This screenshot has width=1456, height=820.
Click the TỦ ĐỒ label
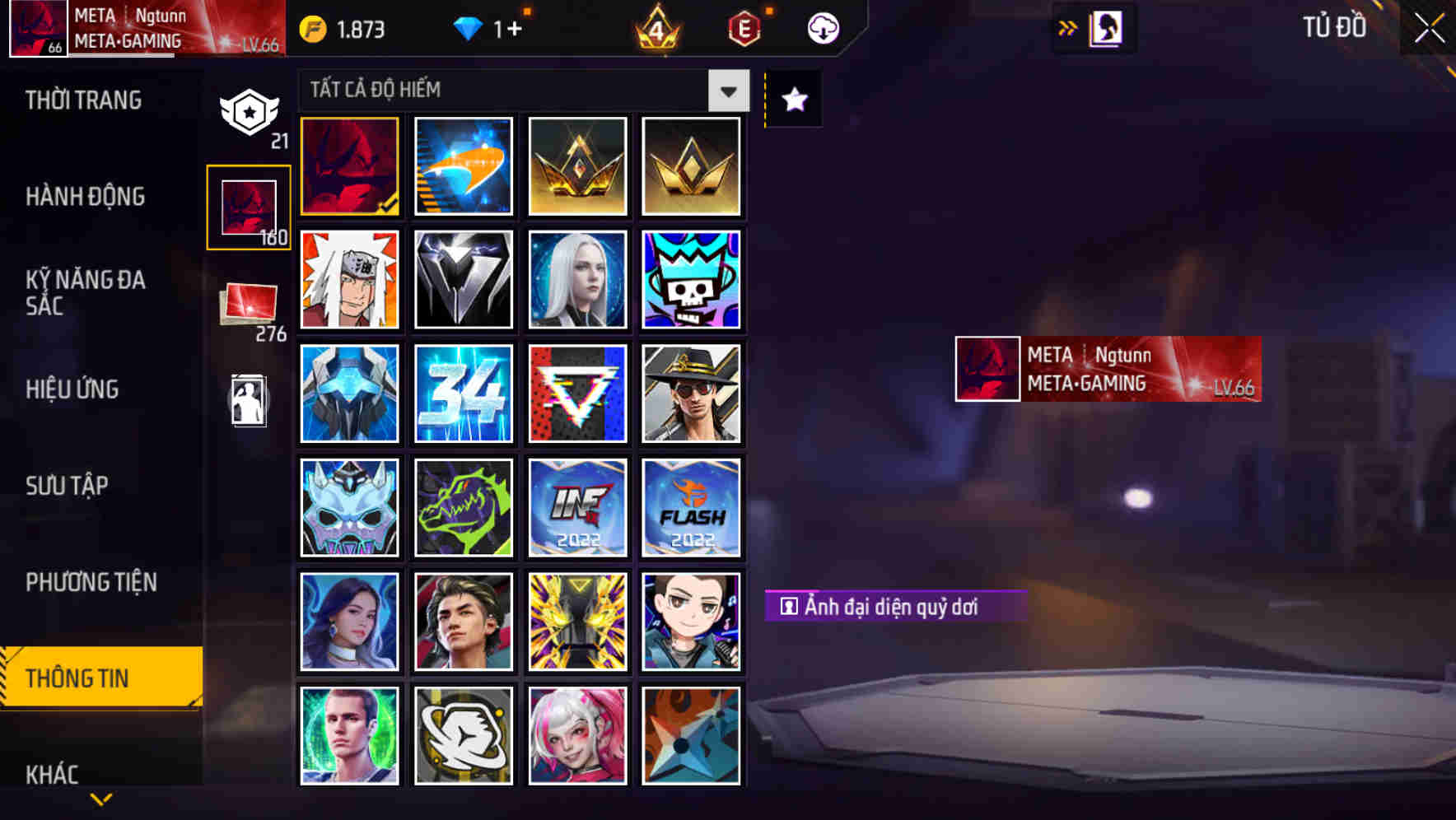pyautogui.click(x=1333, y=27)
